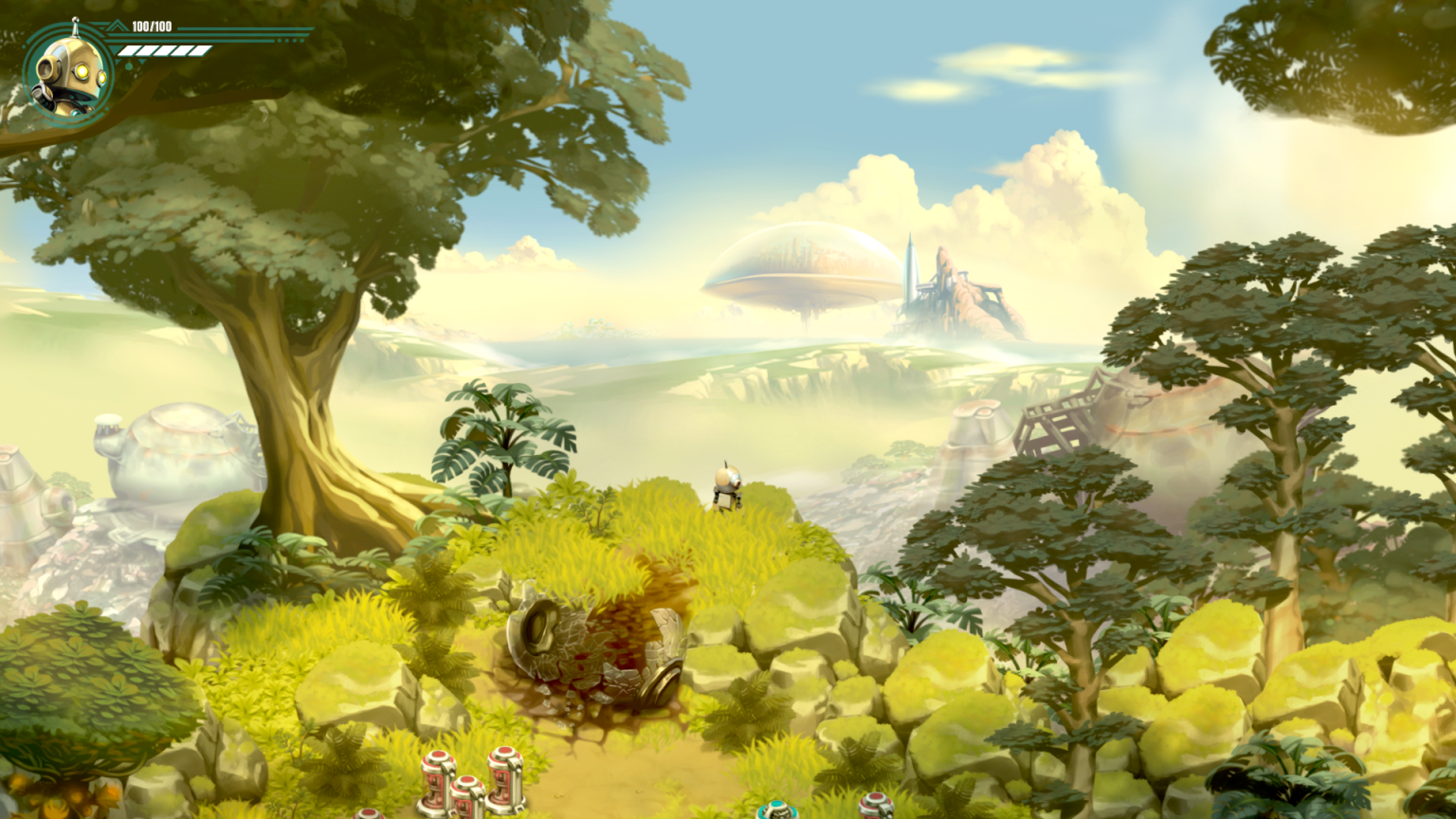Click the small red canister at bottom right
This screenshot has width=1456, height=819.
click(x=874, y=808)
